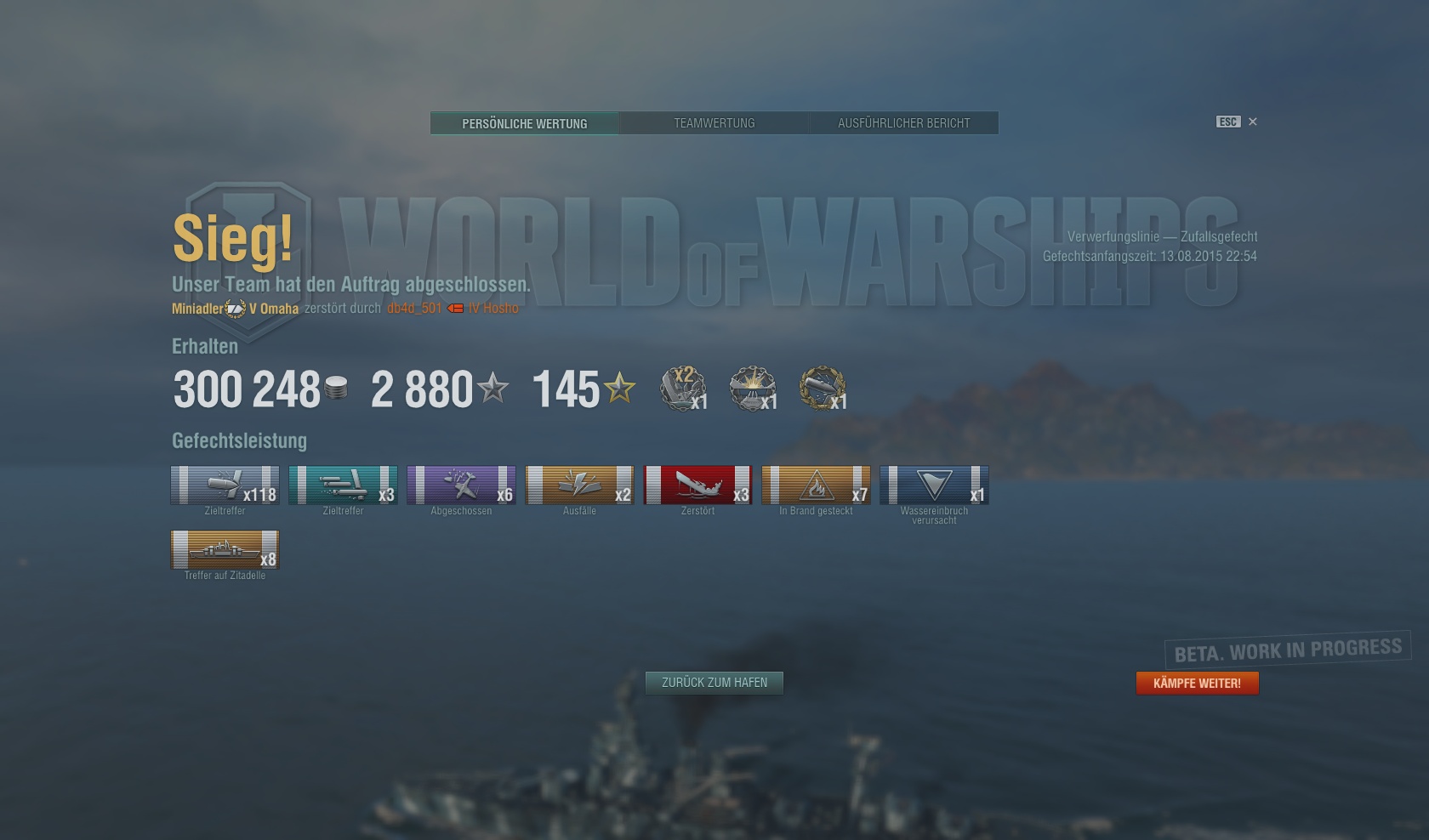
Task: Open the Wassereinbruch verursacht flooding ribbon
Action: pos(934,486)
